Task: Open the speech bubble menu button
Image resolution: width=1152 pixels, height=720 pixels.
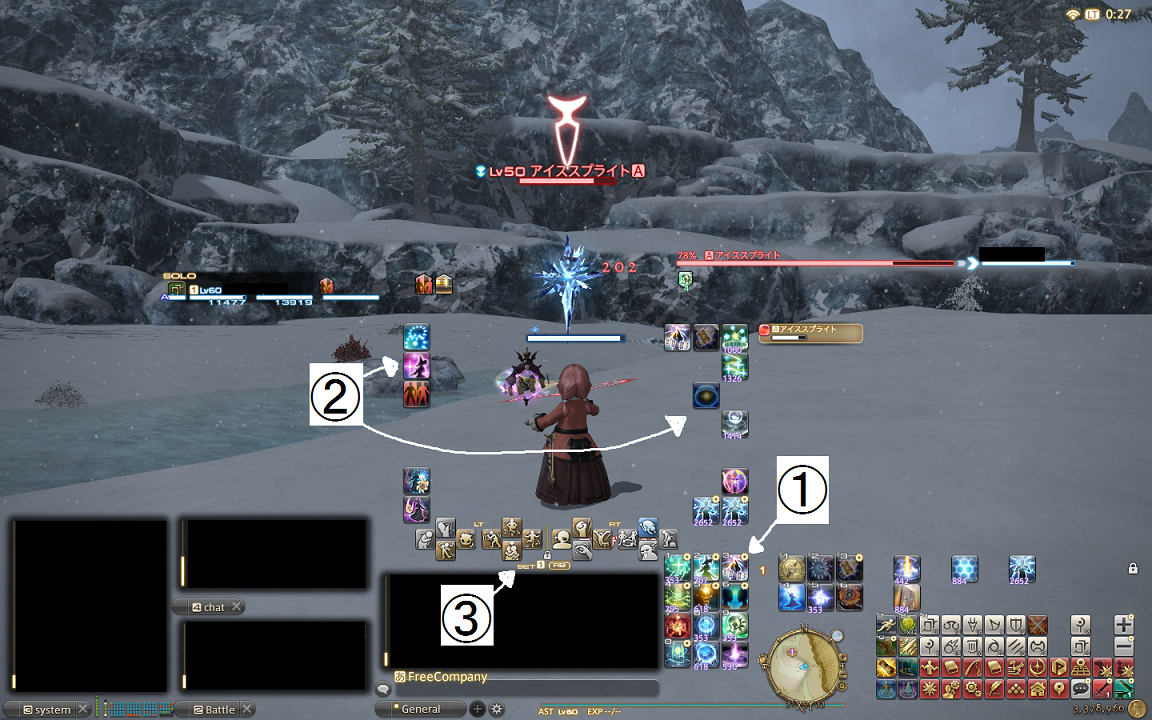Action: (x=1080, y=689)
